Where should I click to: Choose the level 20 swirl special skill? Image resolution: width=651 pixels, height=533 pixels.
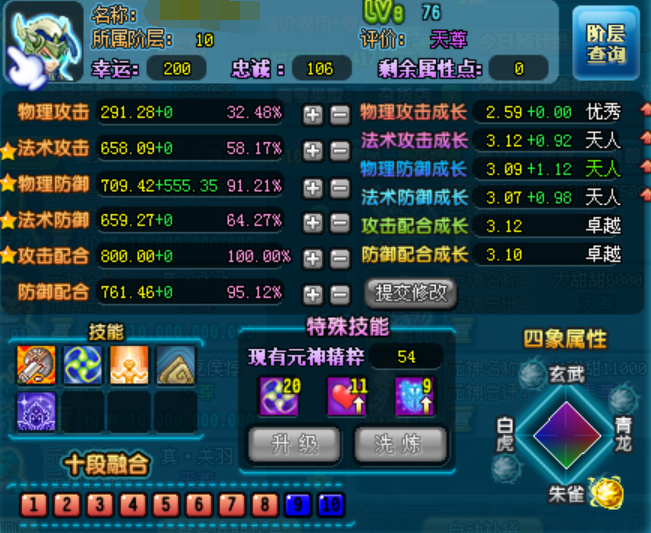279,395
